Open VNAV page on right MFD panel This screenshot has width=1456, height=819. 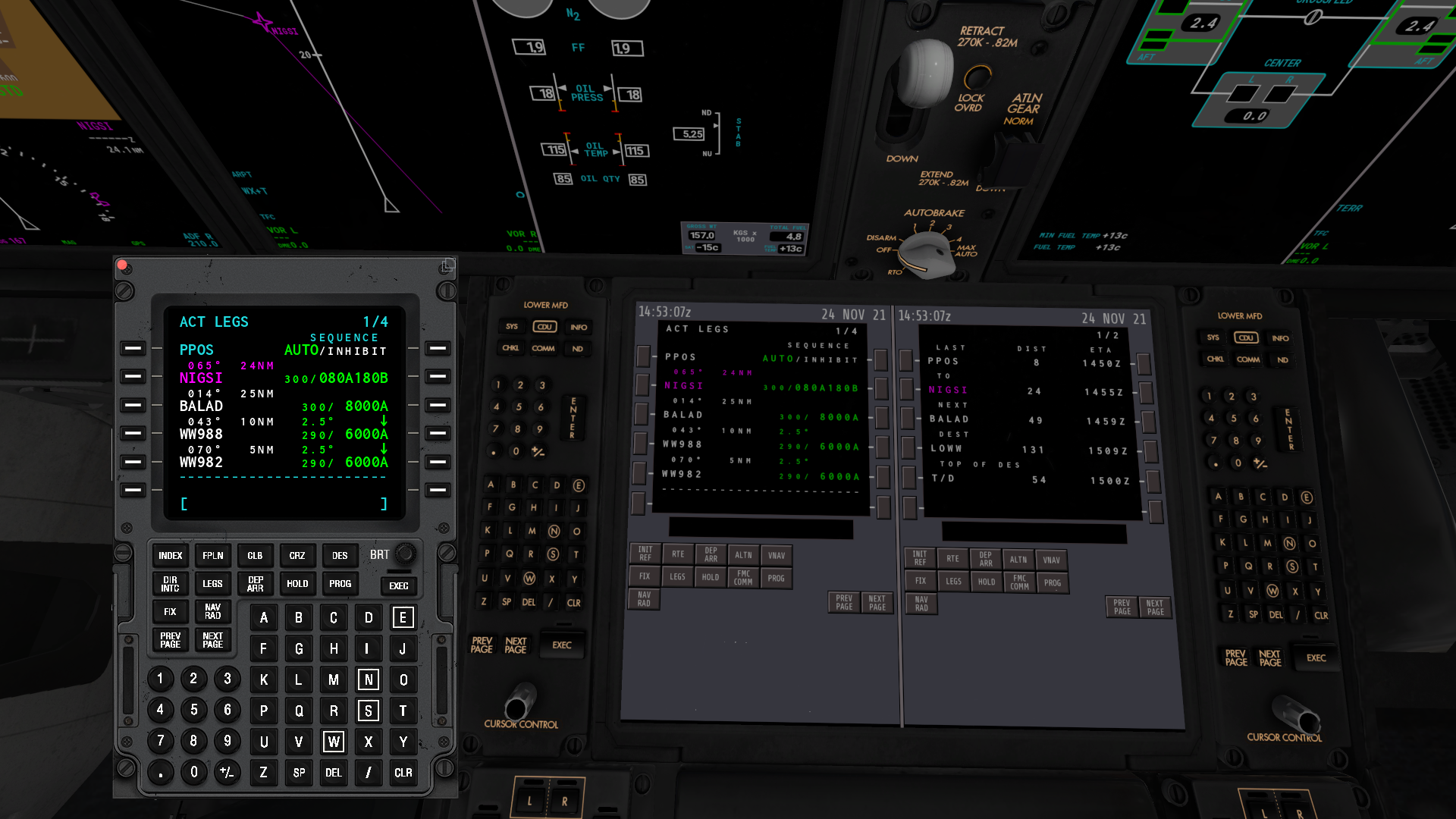click(1053, 561)
